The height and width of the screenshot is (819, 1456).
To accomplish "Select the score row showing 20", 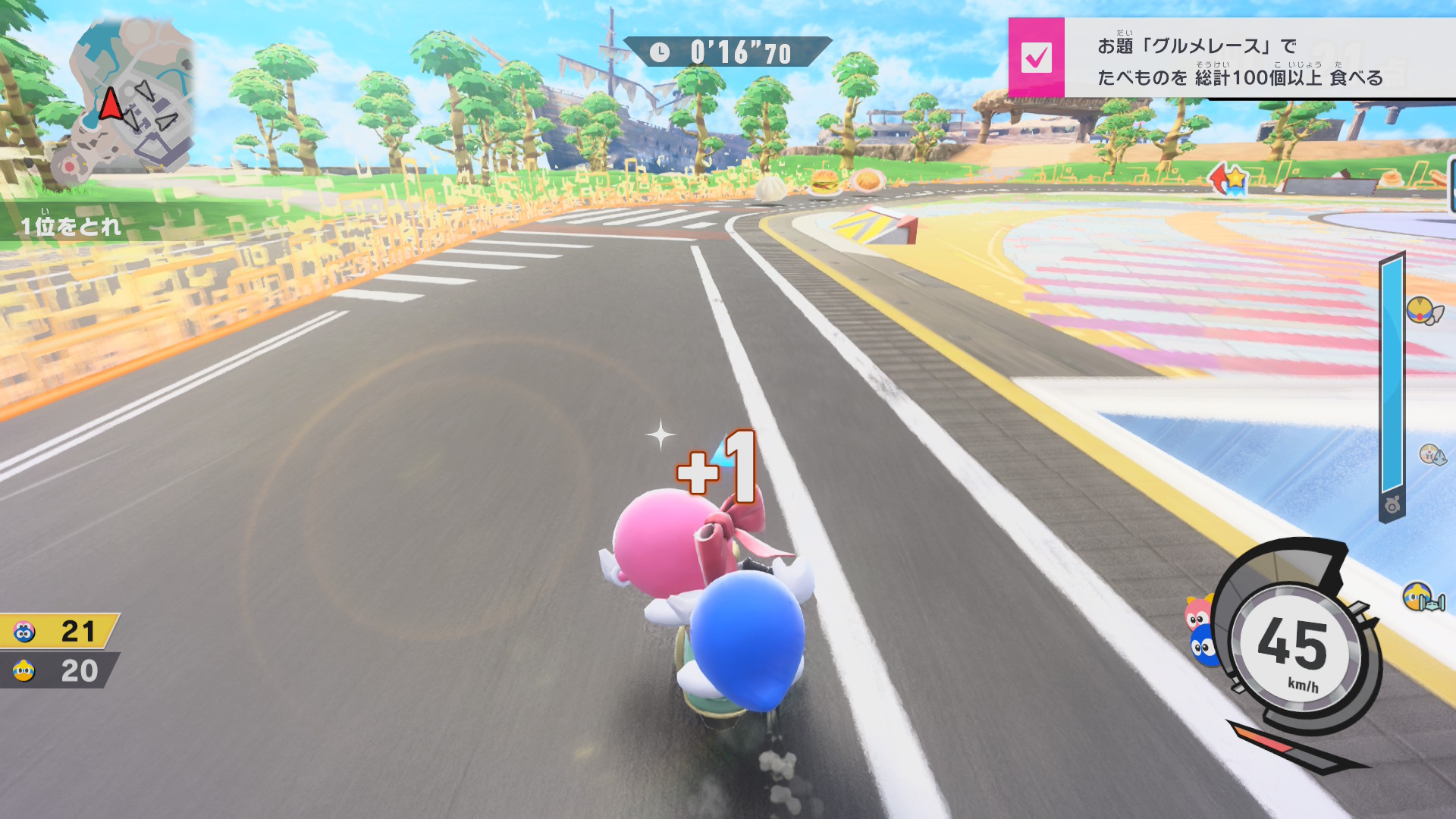I will pos(59,671).
